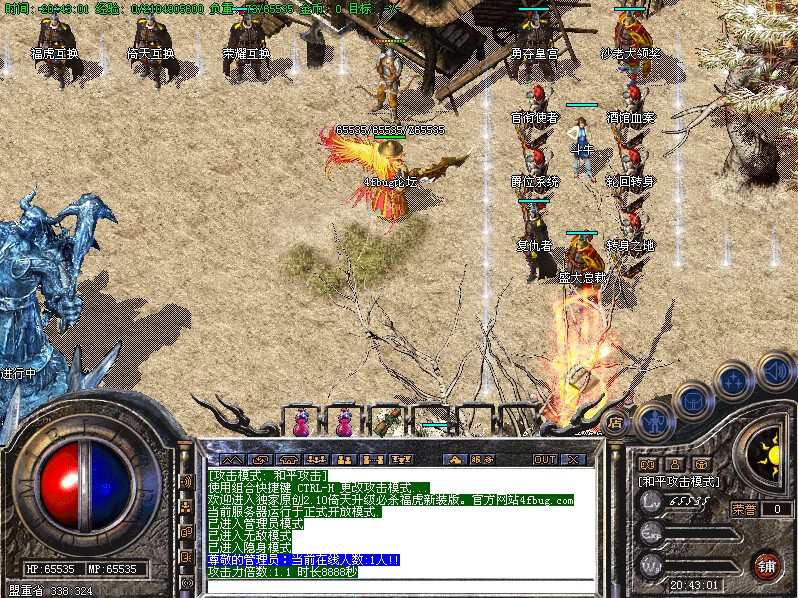Toggle the hierarchy group chat filter icon
The height and width of the screenshot is (598, 798).
(x=401, y=459)
